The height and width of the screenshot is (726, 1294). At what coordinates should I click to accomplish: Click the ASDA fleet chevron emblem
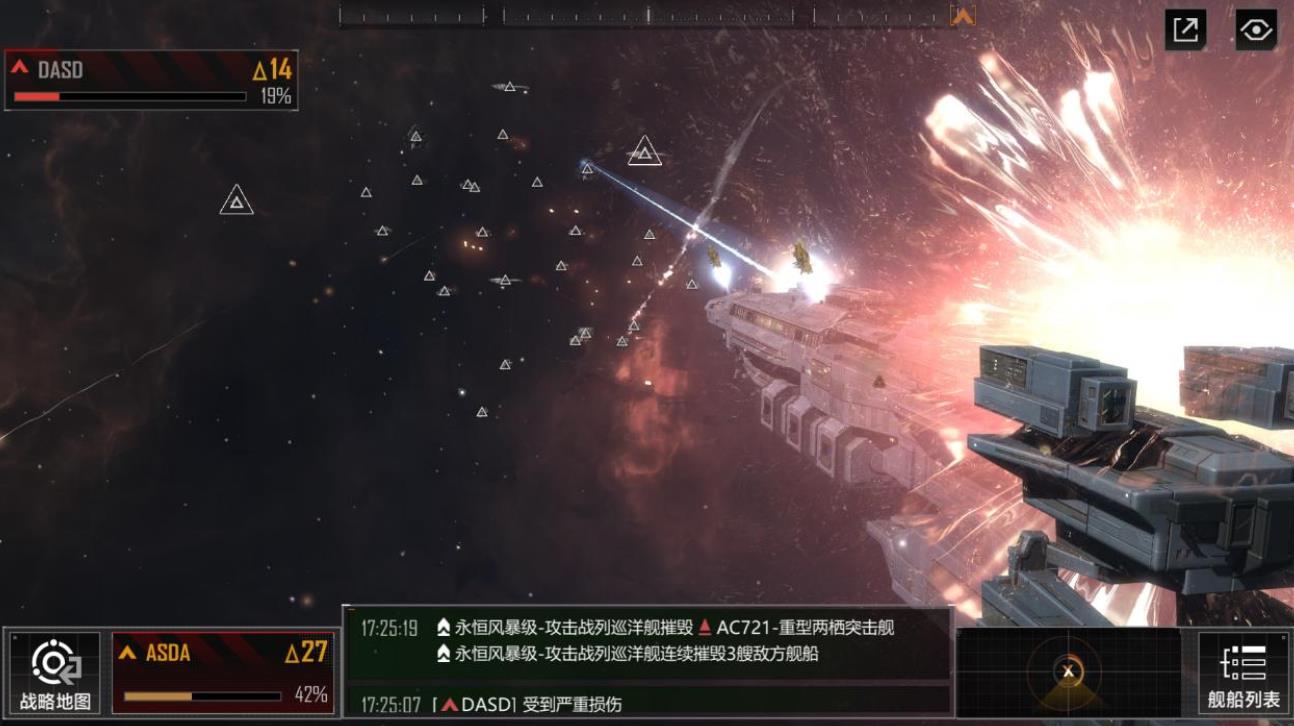coord(129,654)
